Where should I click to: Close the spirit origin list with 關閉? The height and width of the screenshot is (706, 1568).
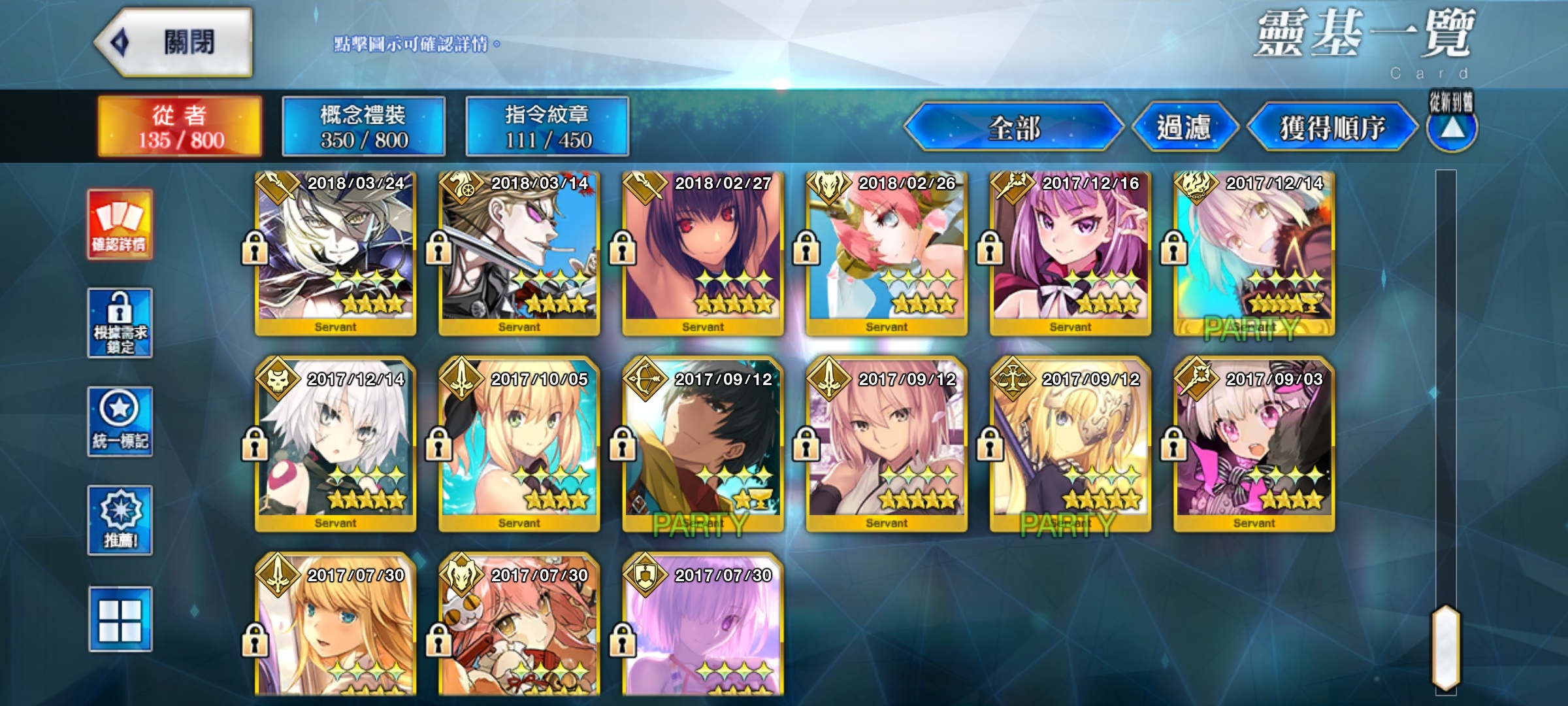(x=175, y=43)
